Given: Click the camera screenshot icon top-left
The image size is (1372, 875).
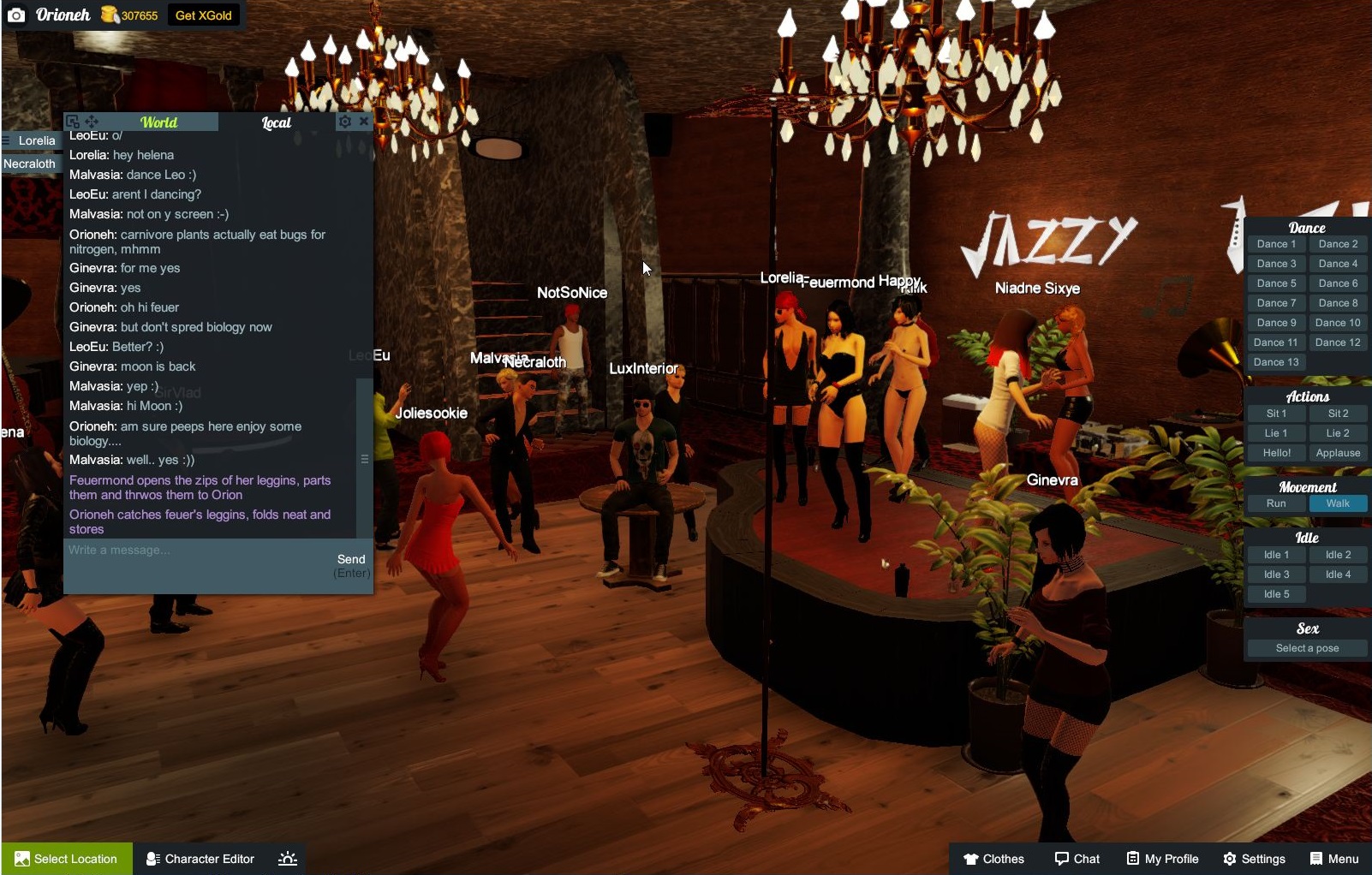Looking at the screenshot, I should point(17,15).
